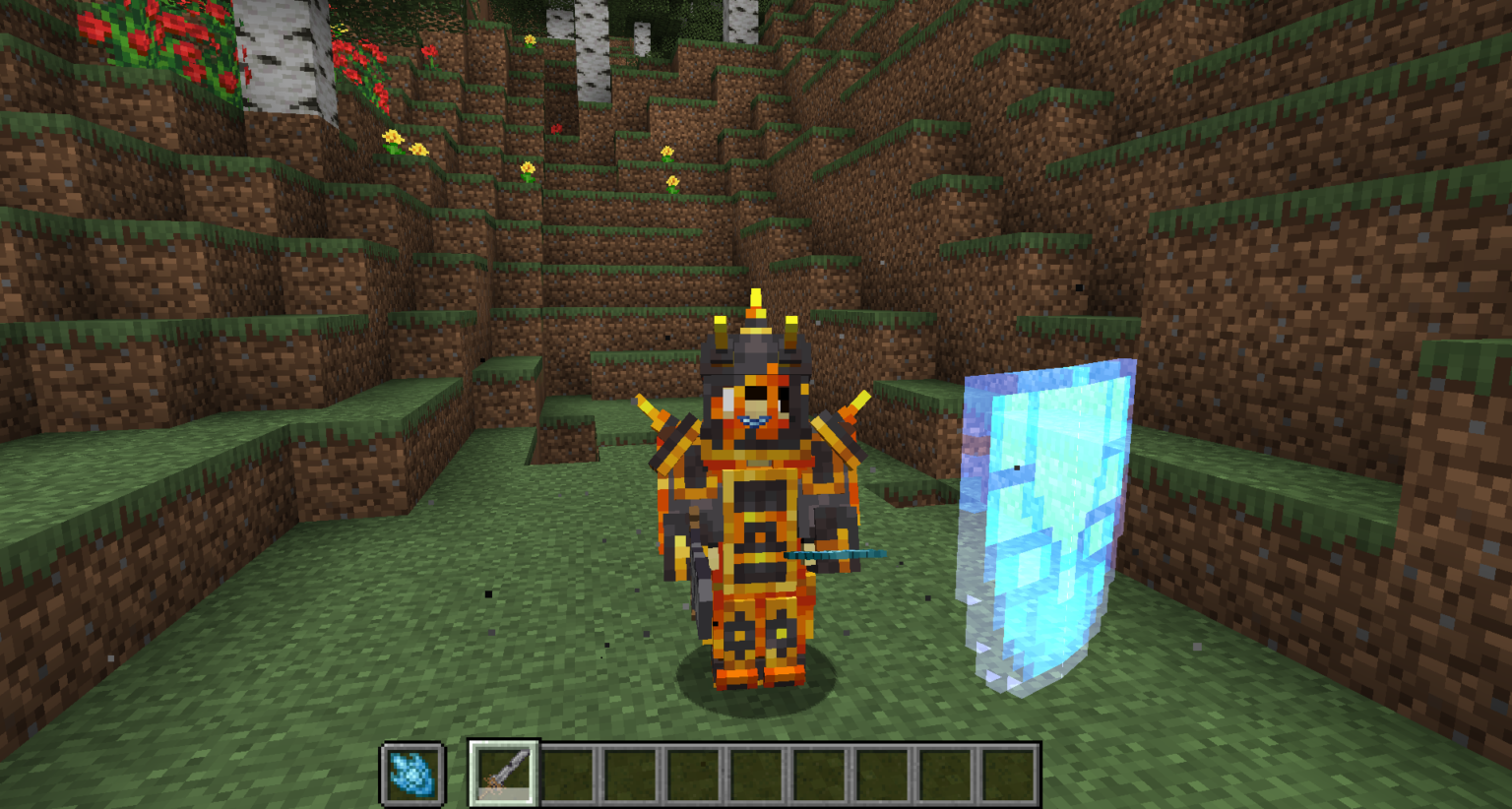This screenshot has width=1512, height=809.
Task: Target the grass block beneath the player
Action: click(758, 699)
